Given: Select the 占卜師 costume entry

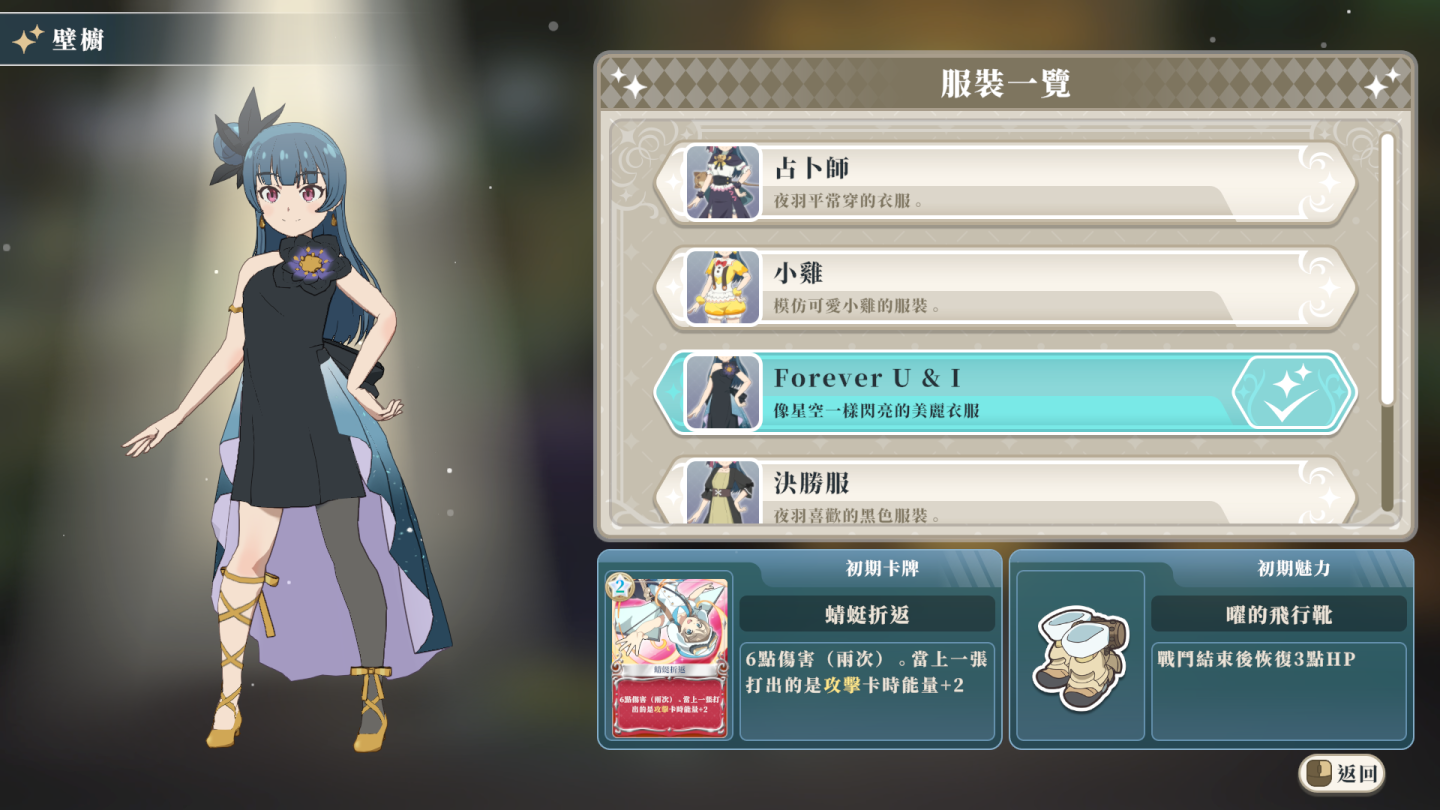Looking at the screenshot, I should coord(1000,183).
